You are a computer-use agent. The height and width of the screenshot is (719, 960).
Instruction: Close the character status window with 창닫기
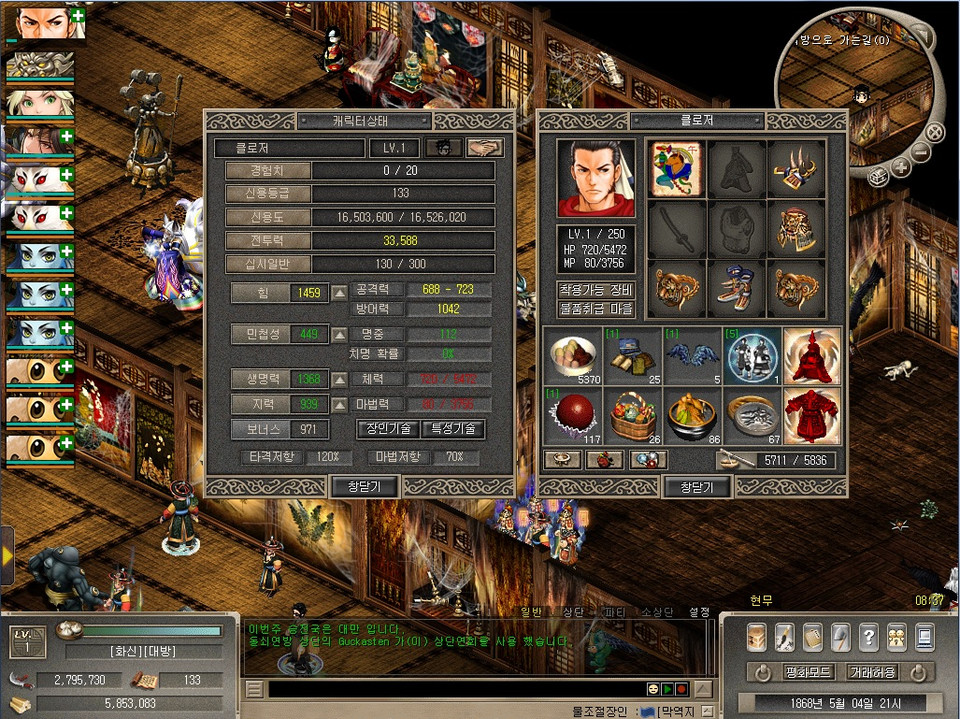pos(364,487)
